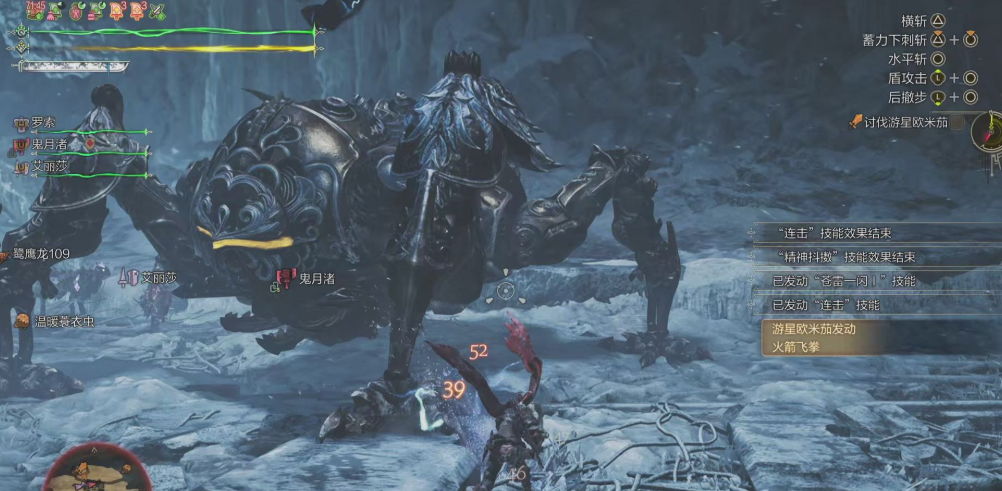Image resolution: width=1002 pixels, height=491 pixels.
Task: Choose party member 艾丽莎 in the party list
Action: (49, 168)
